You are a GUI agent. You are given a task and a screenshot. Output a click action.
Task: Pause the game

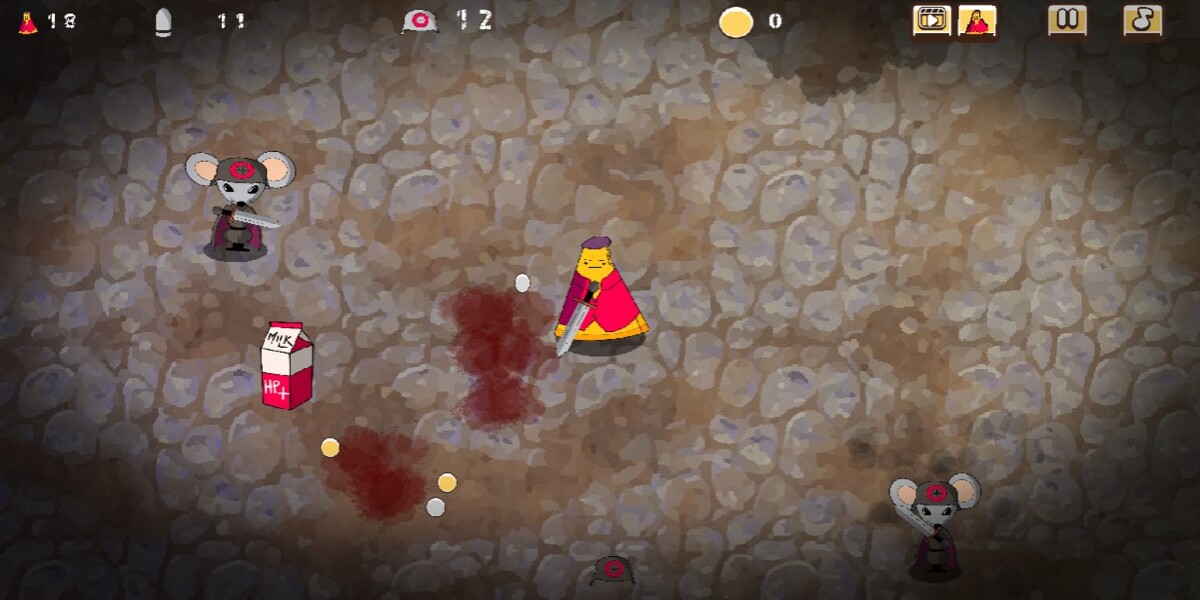(x=1067, y=20)
